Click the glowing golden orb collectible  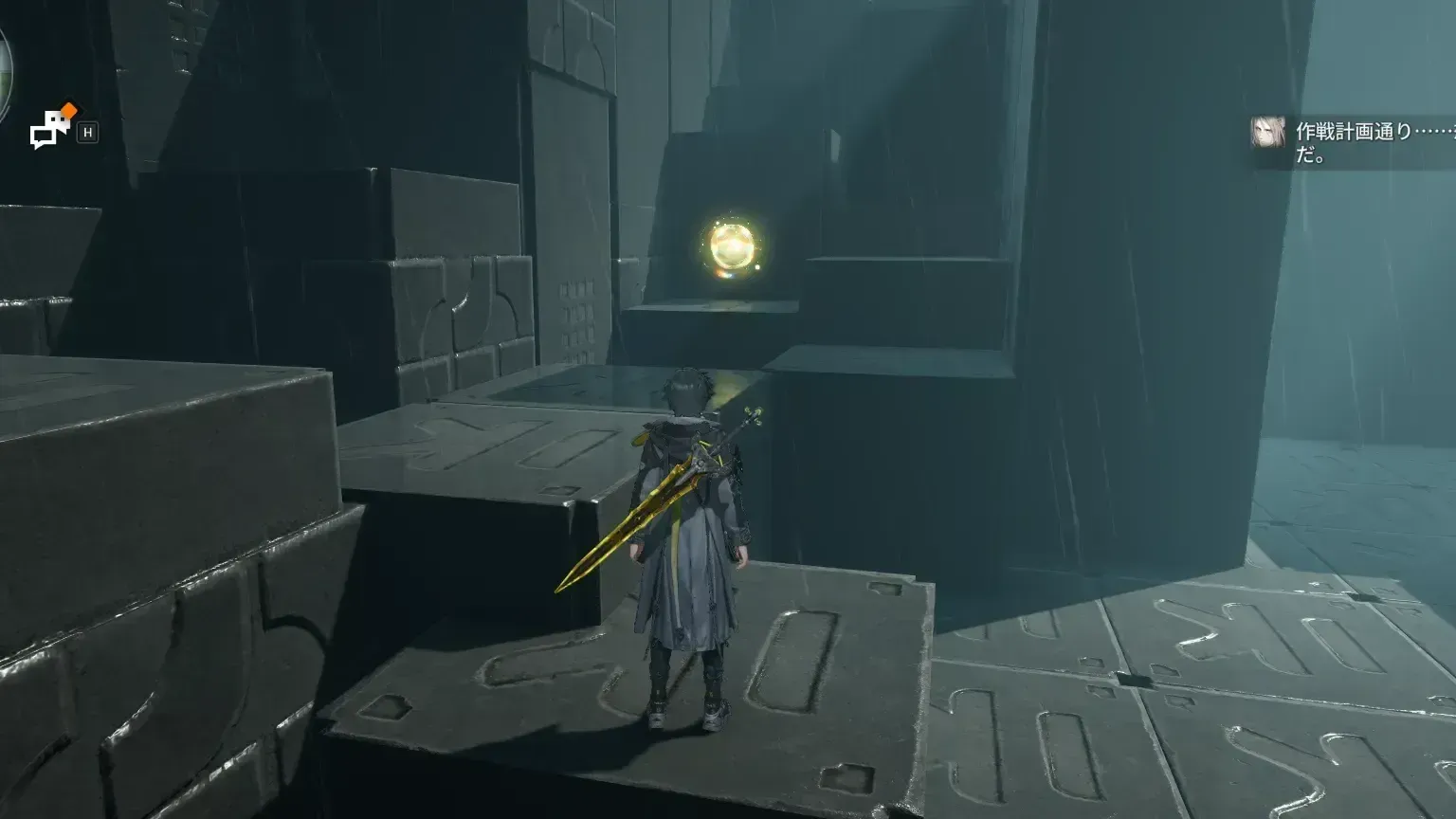[x=732, y=248]
